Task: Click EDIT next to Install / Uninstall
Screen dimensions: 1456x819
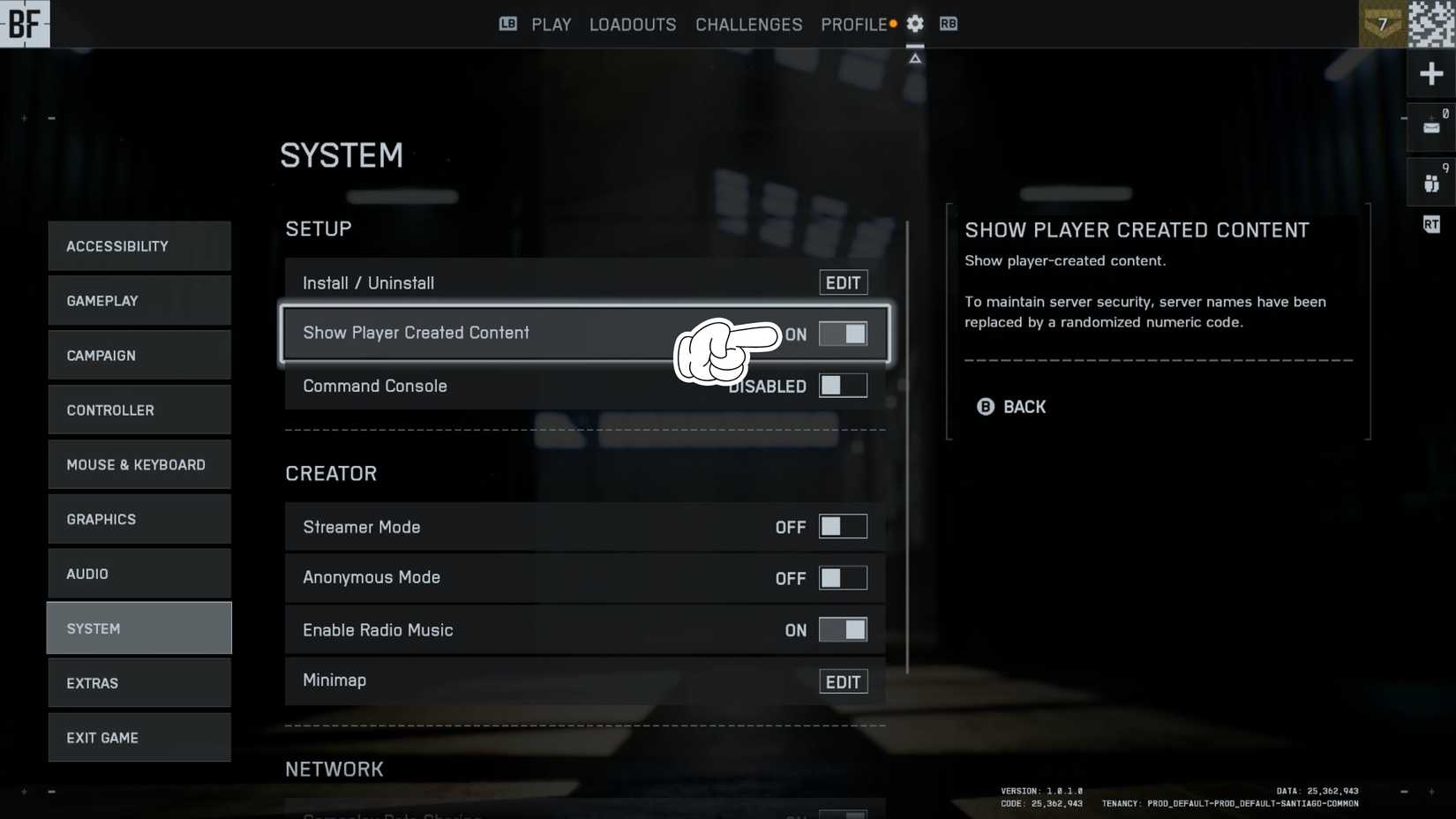Action: point(843,282)
